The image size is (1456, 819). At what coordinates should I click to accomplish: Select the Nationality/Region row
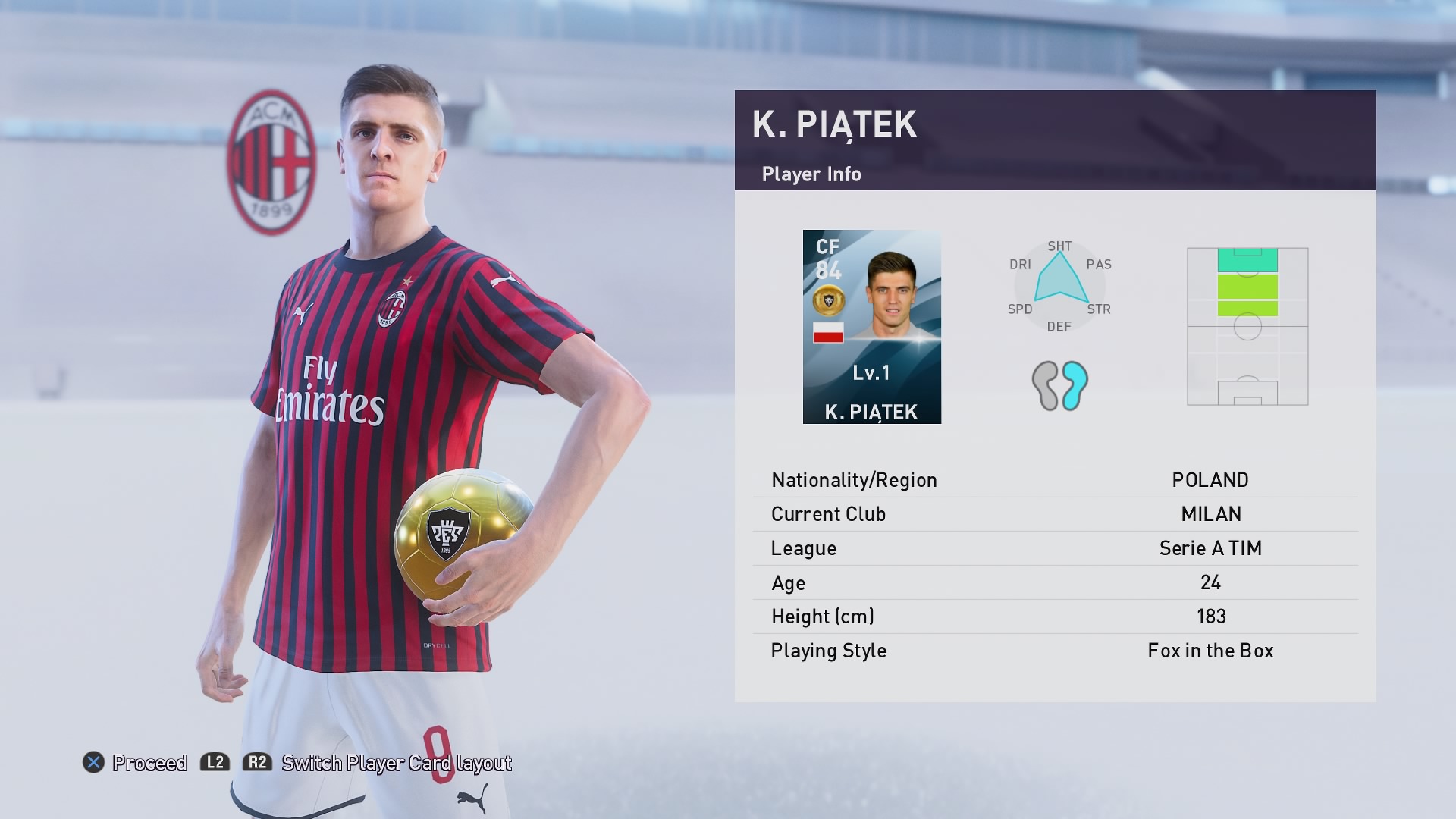point(1055,480)
